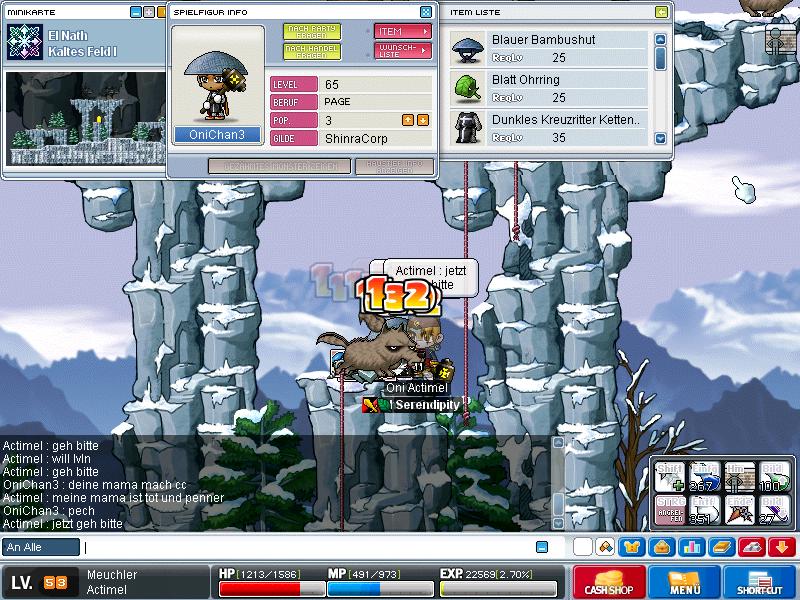The width and height of the screenshot is (800, 600).
Task: Select Blauer Bambushut in the item list
Action: 548,48
